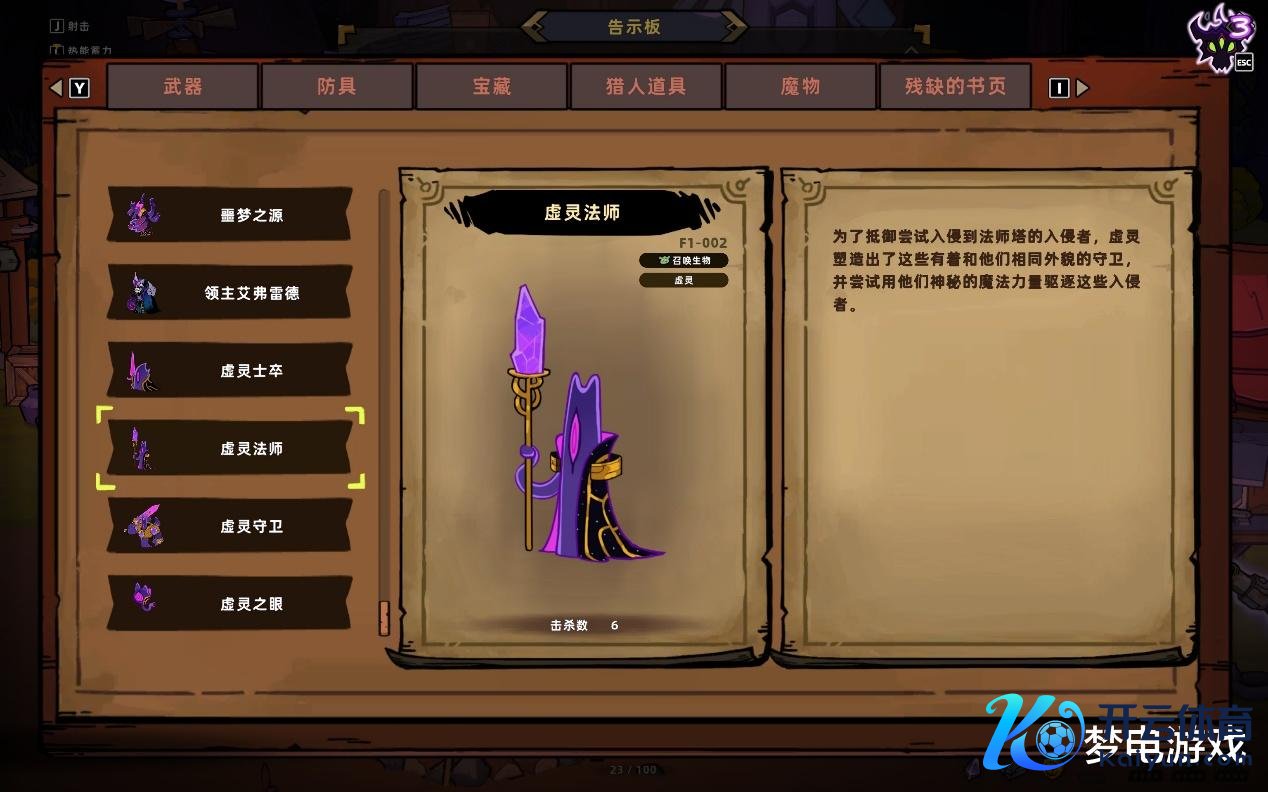
Task: Open the 残缺的书页 tab
Action: [x=955, y=87]
